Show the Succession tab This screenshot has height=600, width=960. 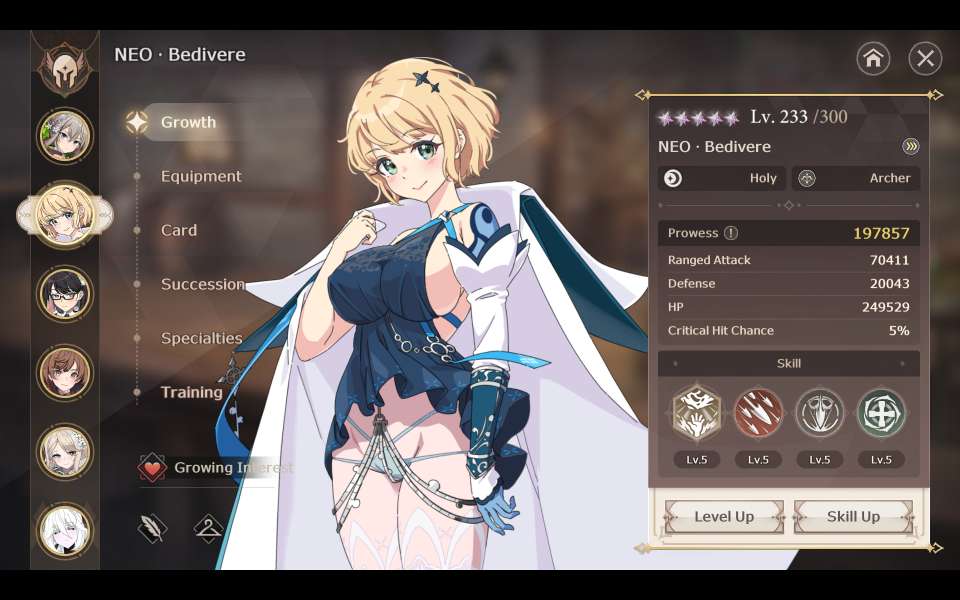tap(202, 285)
